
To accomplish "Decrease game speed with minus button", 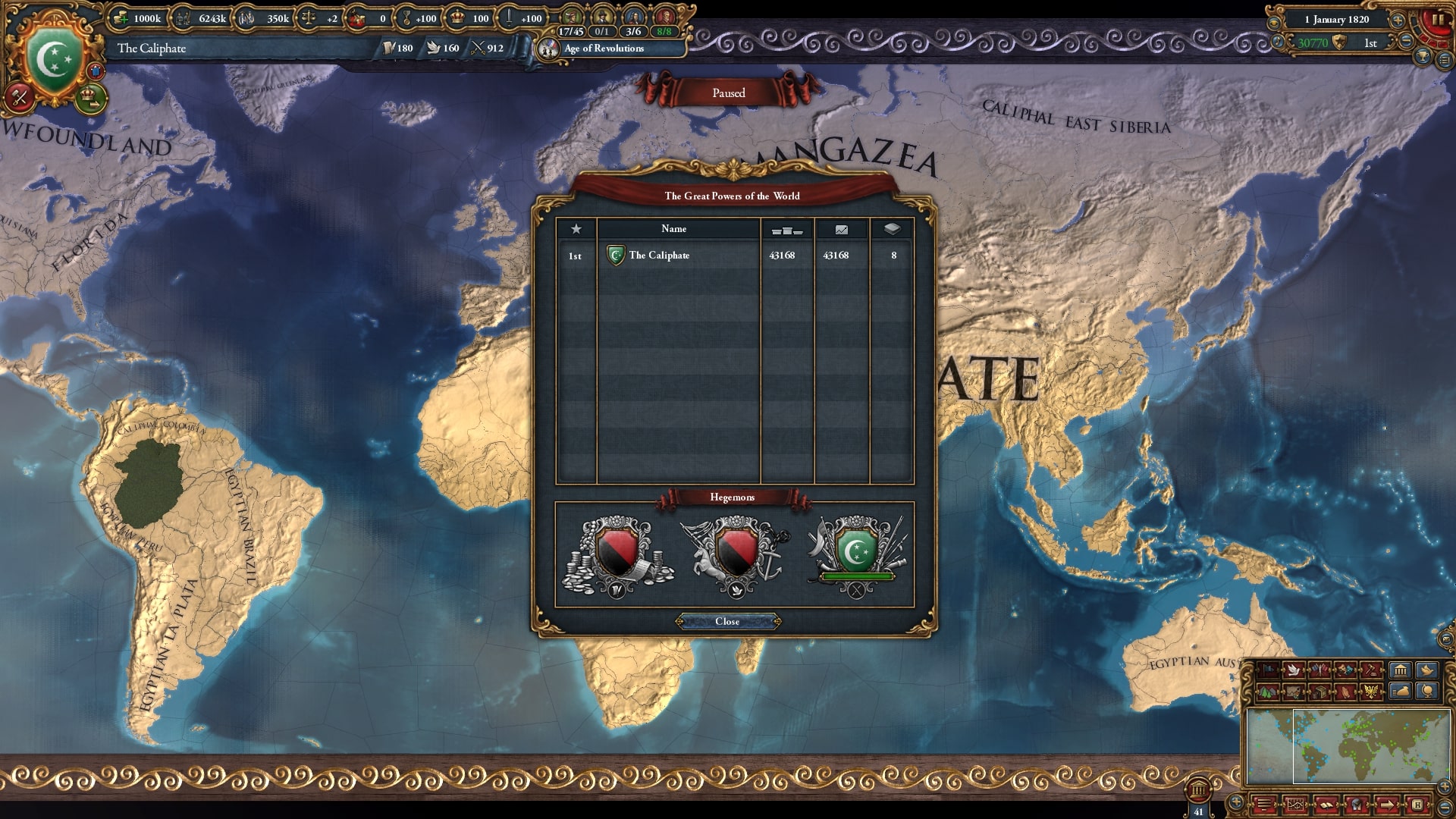I will click(1406, 42).
